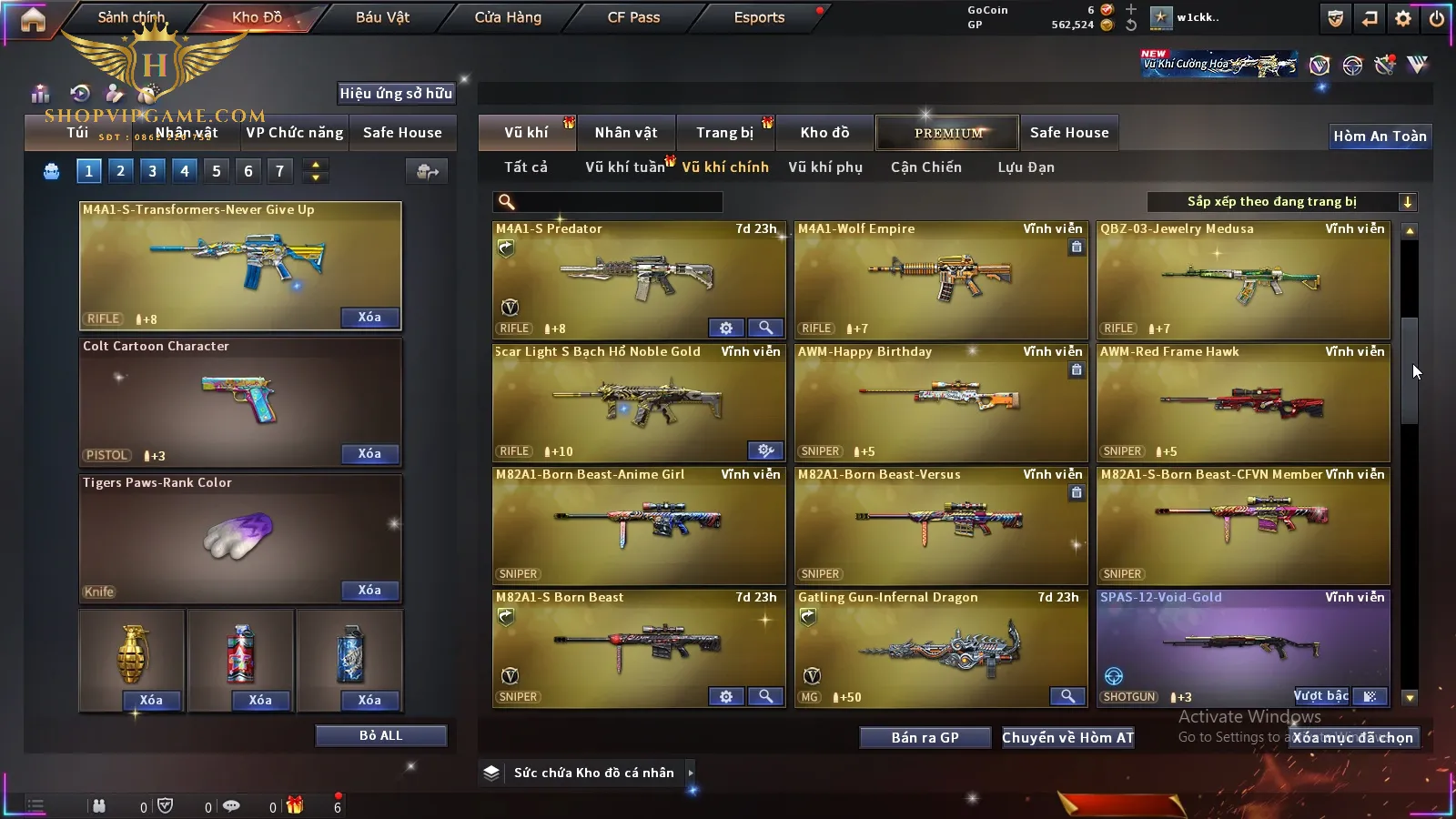Click the Bán ra GP button
The height and width of the screenshot is (819, 1456).
coord(925,738)
